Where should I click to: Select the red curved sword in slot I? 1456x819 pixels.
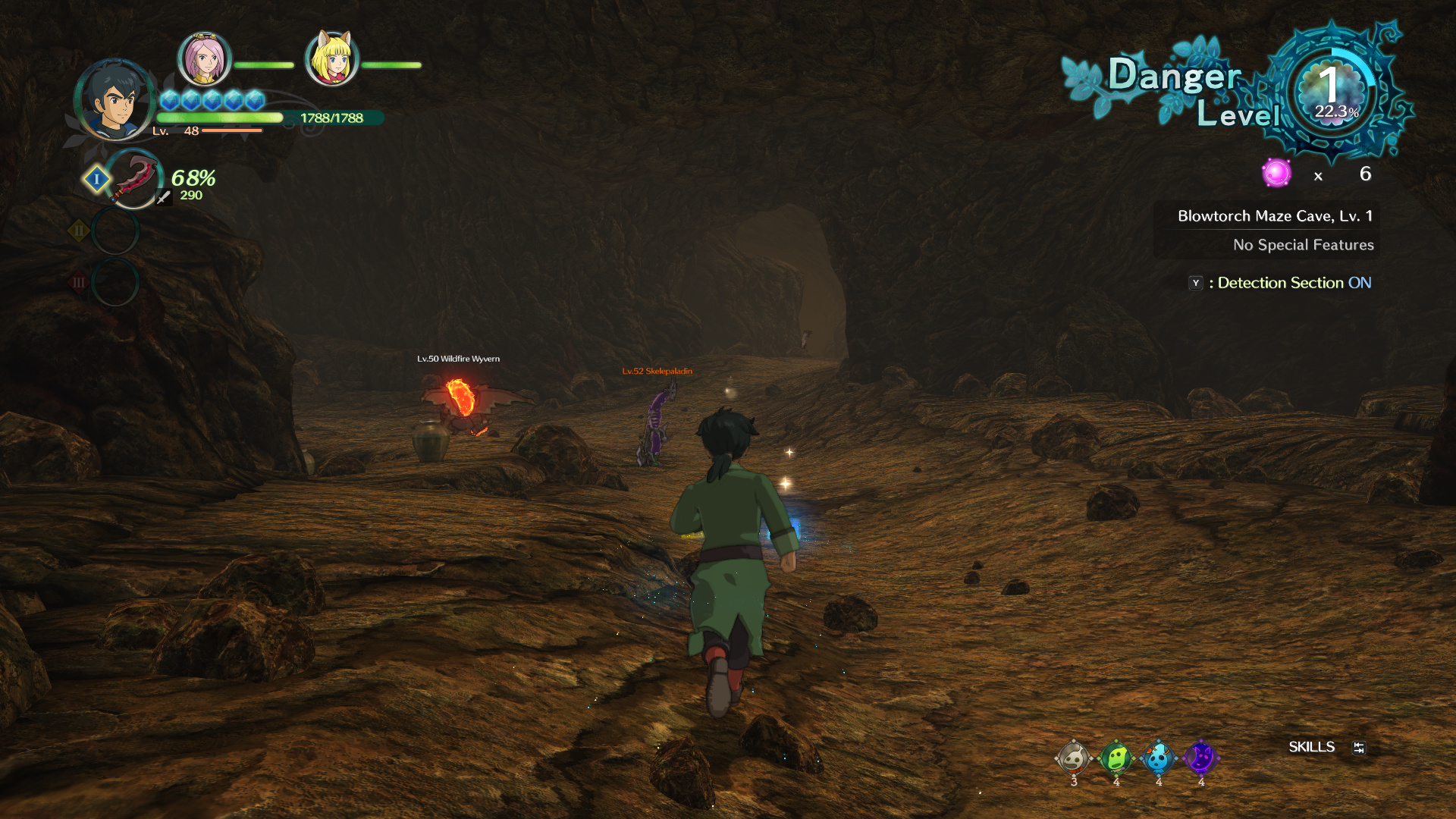[x=134, y=179]
